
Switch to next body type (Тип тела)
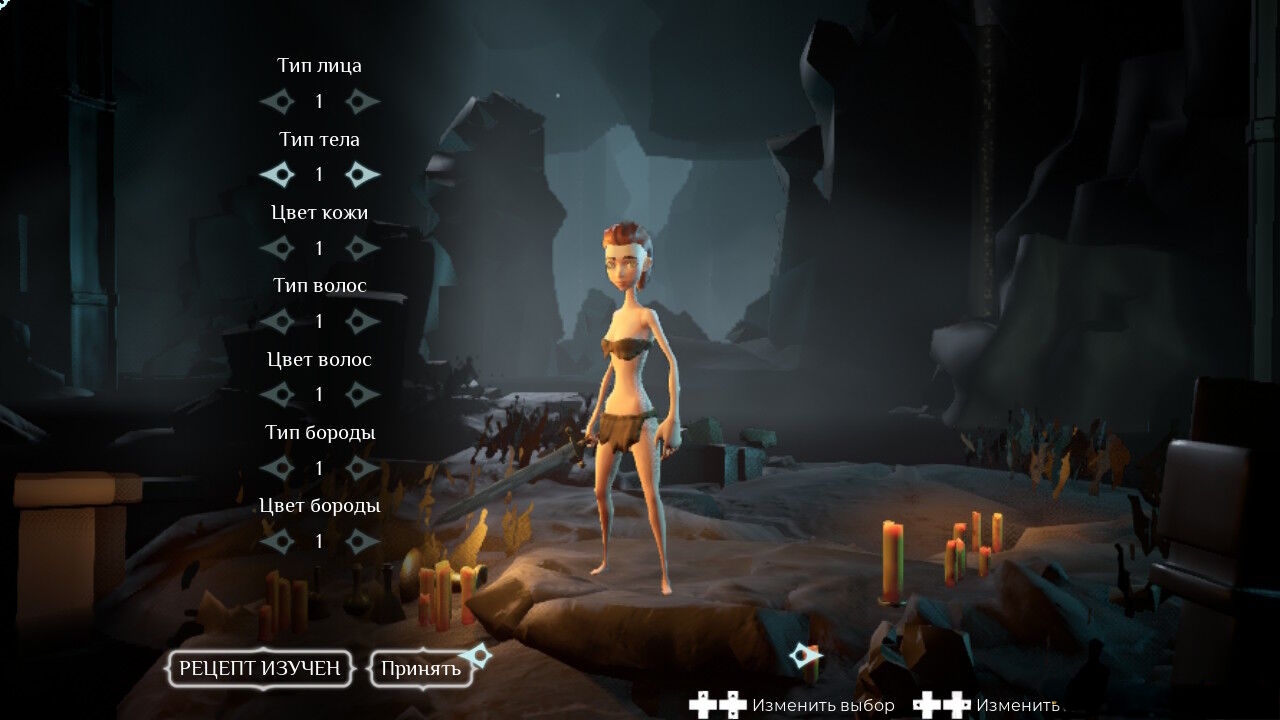(362, 175)
